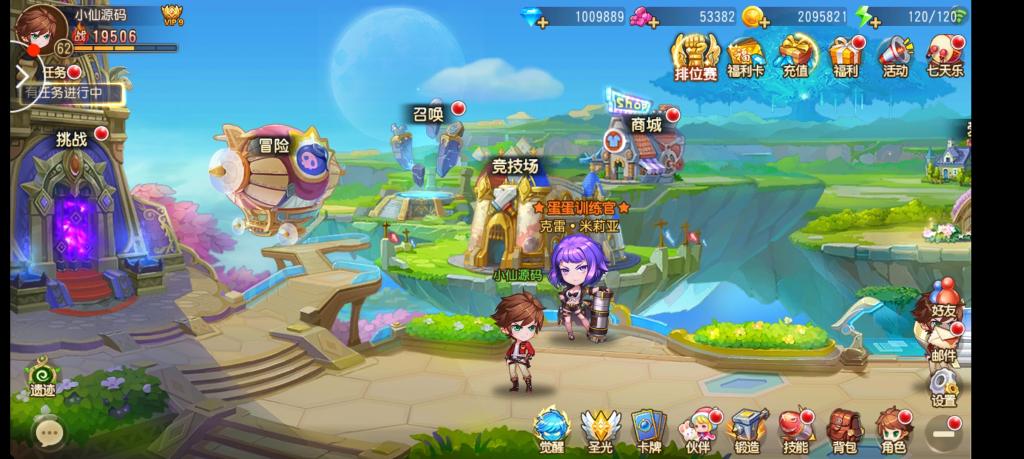Image resolution: width=1024 pixels, height=459 pixels.
Task: Open the 遗迹 relics icon
Action: click(42, 378)
